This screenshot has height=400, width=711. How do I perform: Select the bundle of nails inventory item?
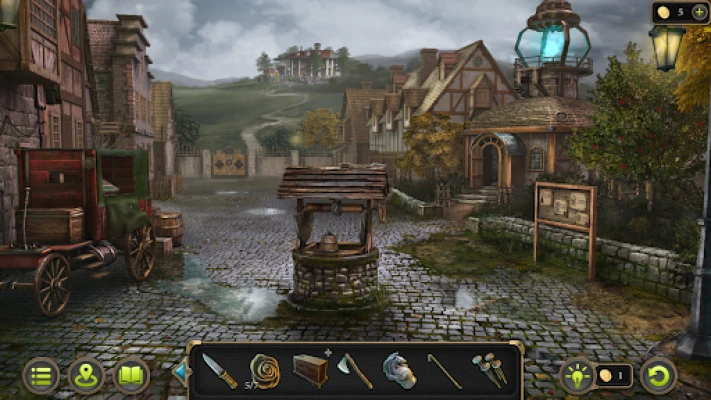pos(489,371)
